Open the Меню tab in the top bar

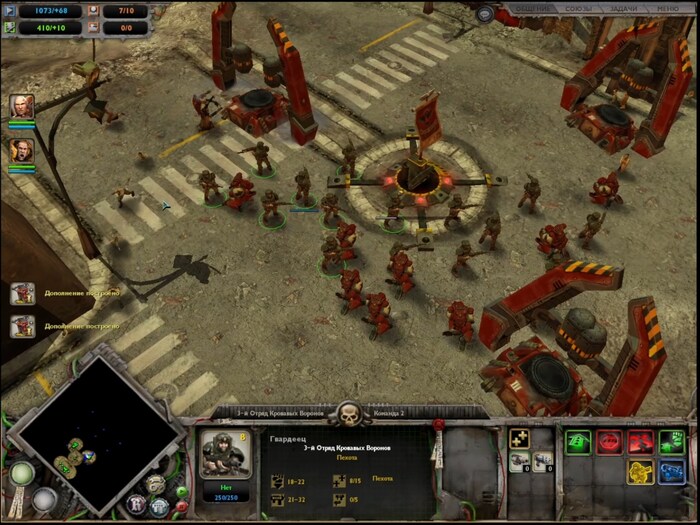[x=668, y=9]
